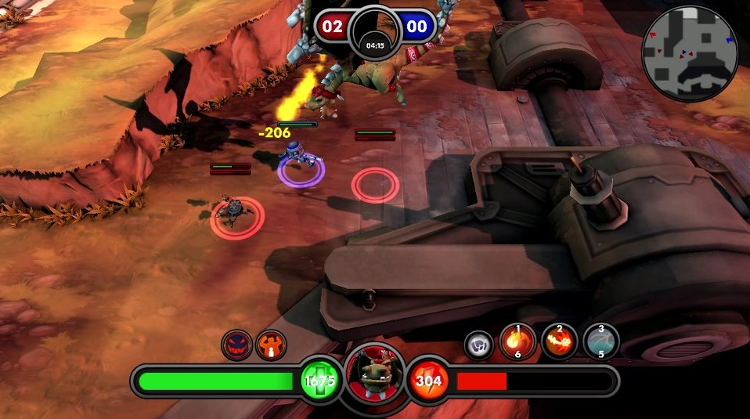
Task: Use the flaming face ability numbered 2
Action: (559, 342)
